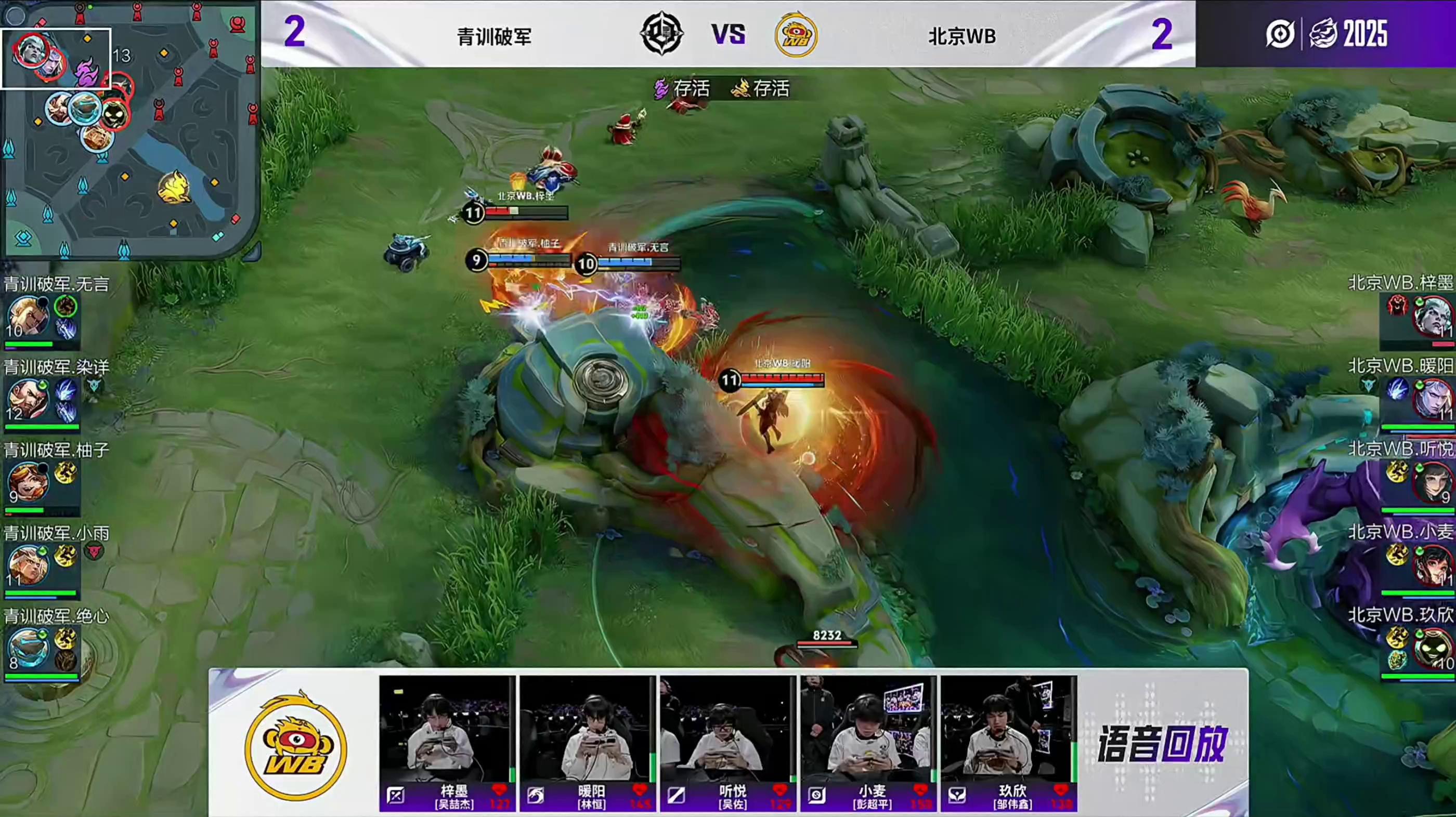The height and width of the screenshot is (817, 1456).
Task: Open 暖阳 [林恒] player webcam feed
Action: pos(587,729)
